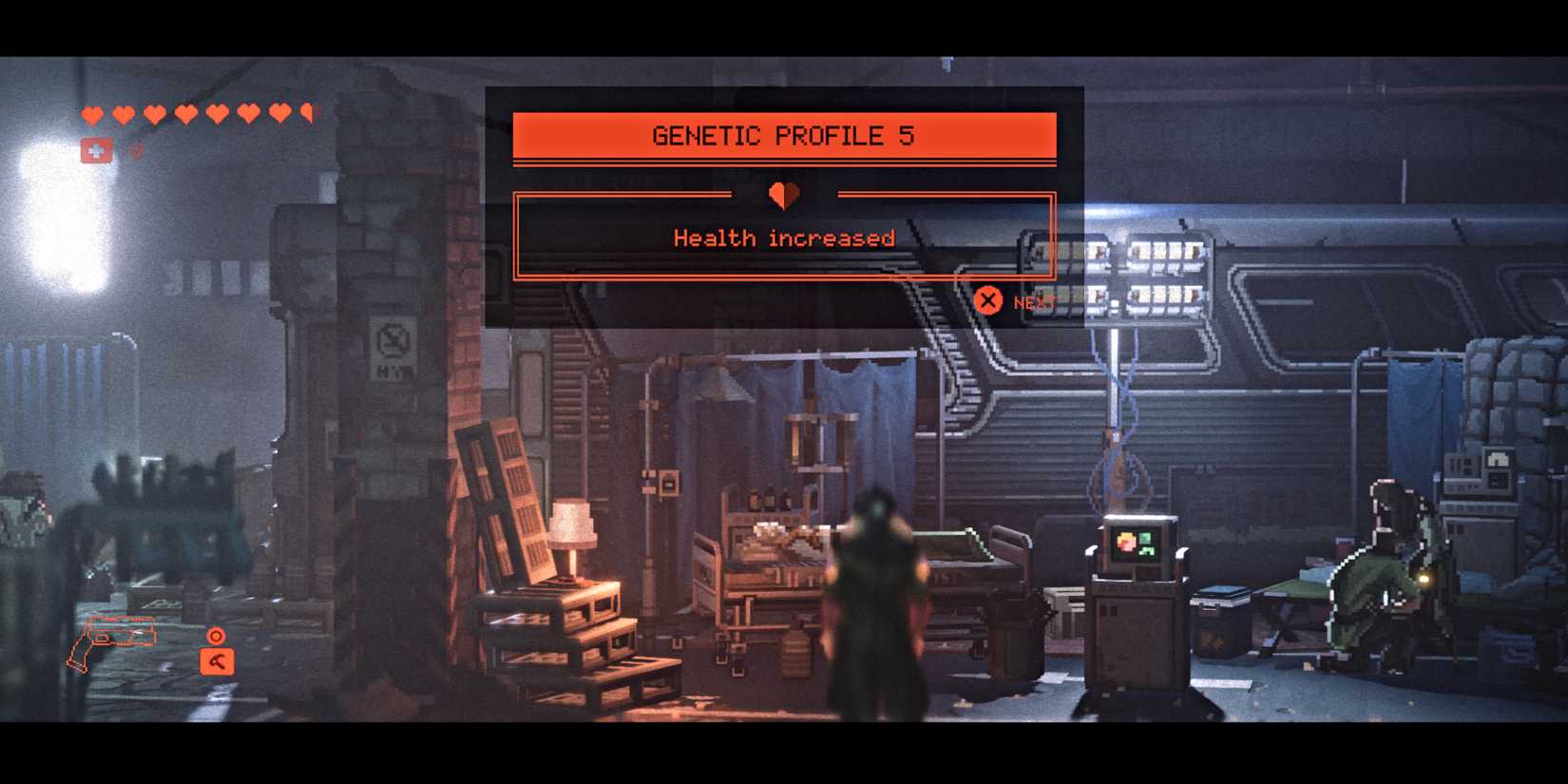Select the GENETIC PROFILE 5 title banner
1568x784 pixels.
coord(783,135)
